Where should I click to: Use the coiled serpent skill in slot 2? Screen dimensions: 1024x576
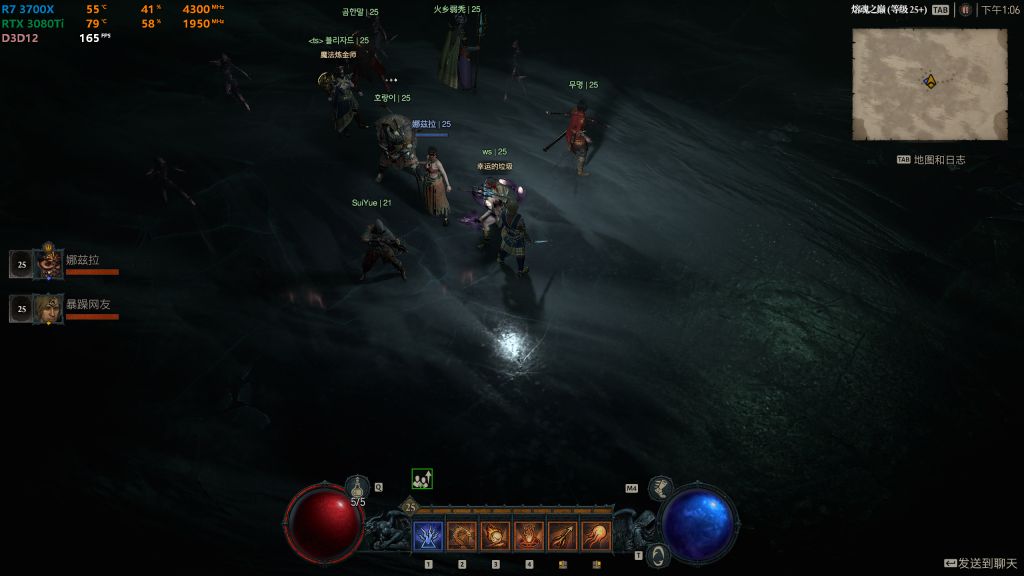point(462,536)
